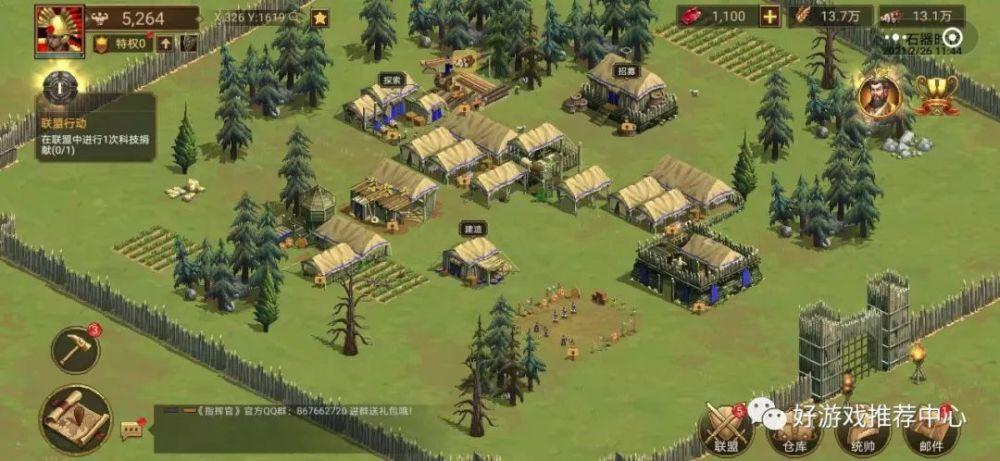Open the bearded general portrait event

(879, 95)
